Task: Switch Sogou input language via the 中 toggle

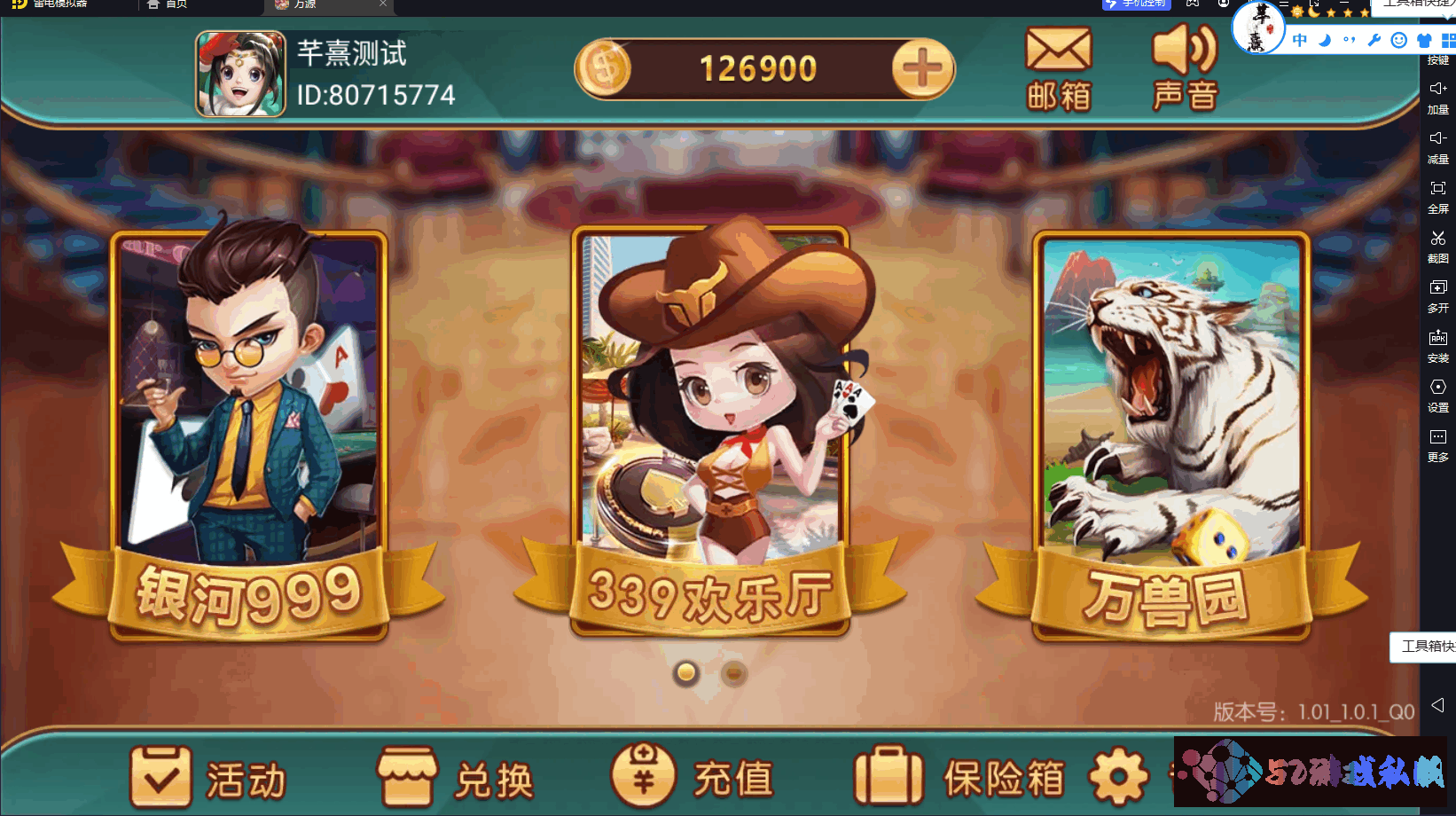Action: [1299, 40]
